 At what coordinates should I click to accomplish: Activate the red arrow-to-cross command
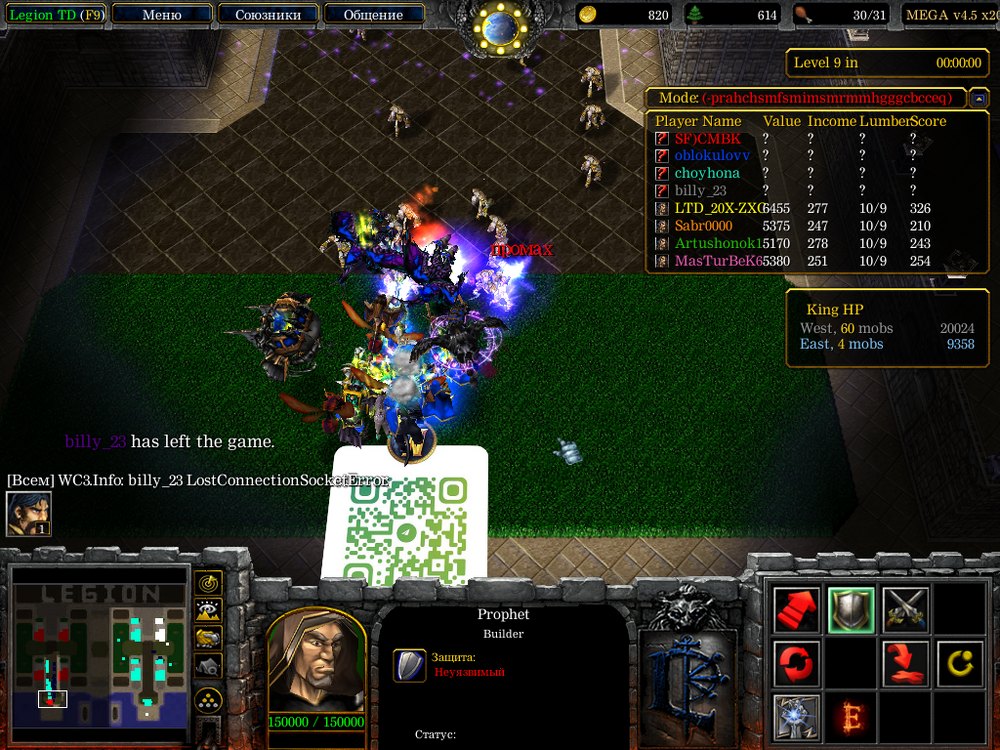point(906,663)
